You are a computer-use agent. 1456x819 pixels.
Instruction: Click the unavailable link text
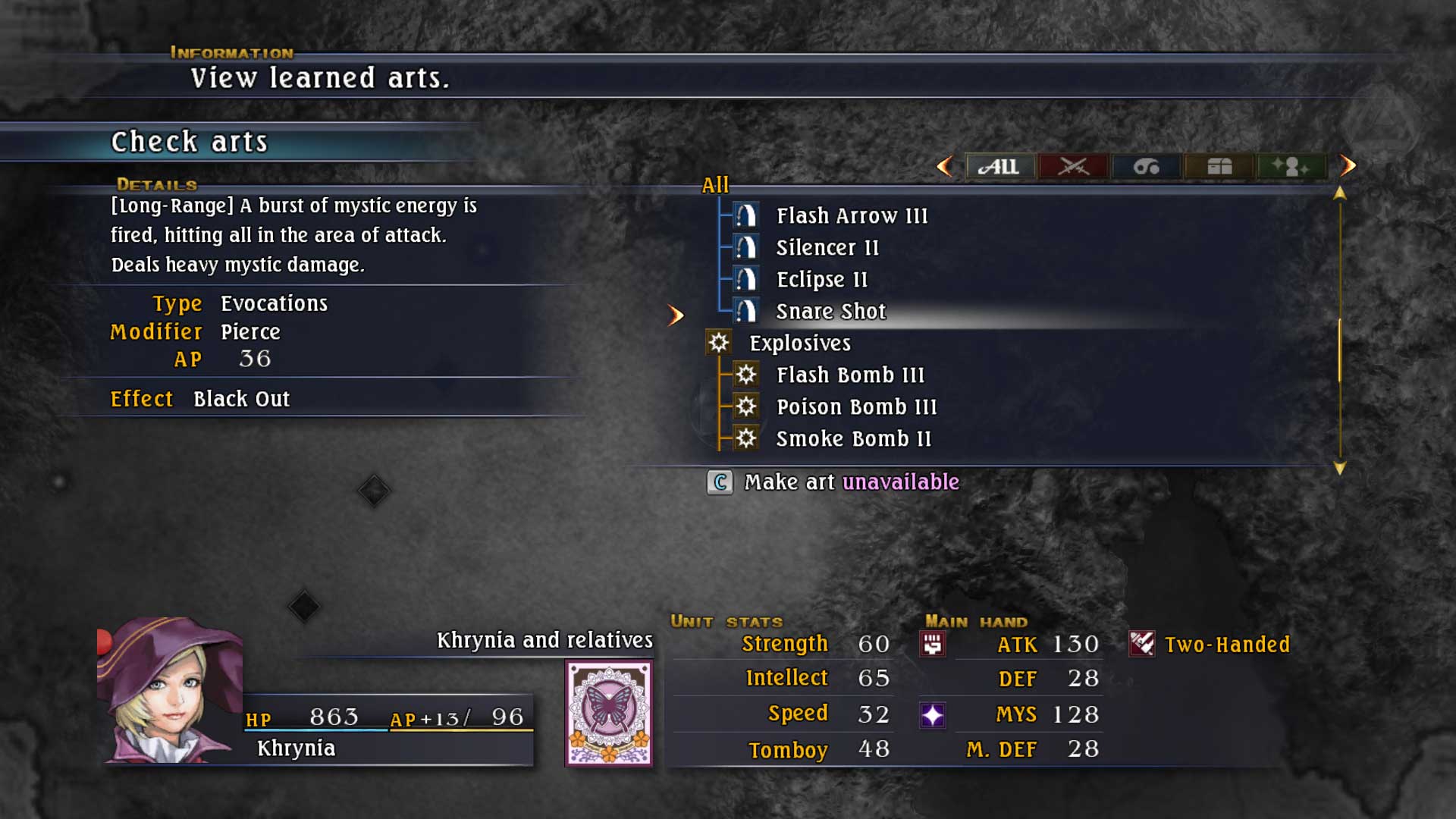pos(900,482)
